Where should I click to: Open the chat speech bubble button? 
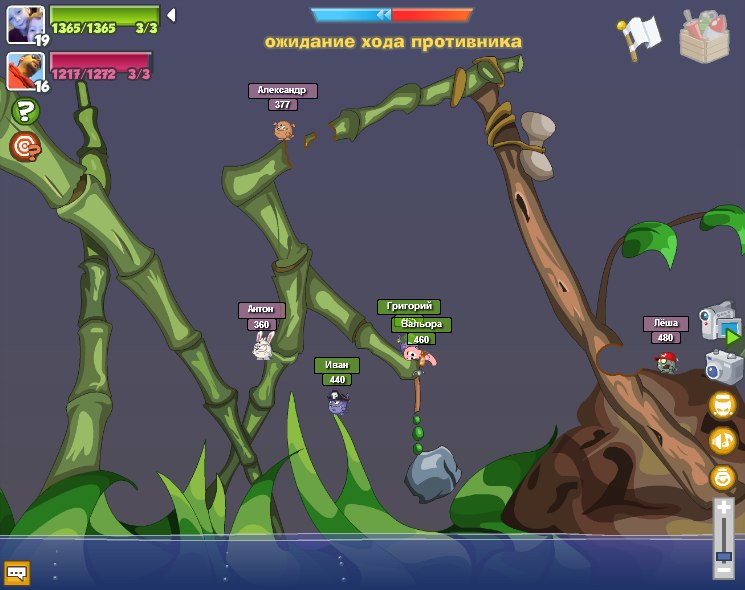coord(17,572)
